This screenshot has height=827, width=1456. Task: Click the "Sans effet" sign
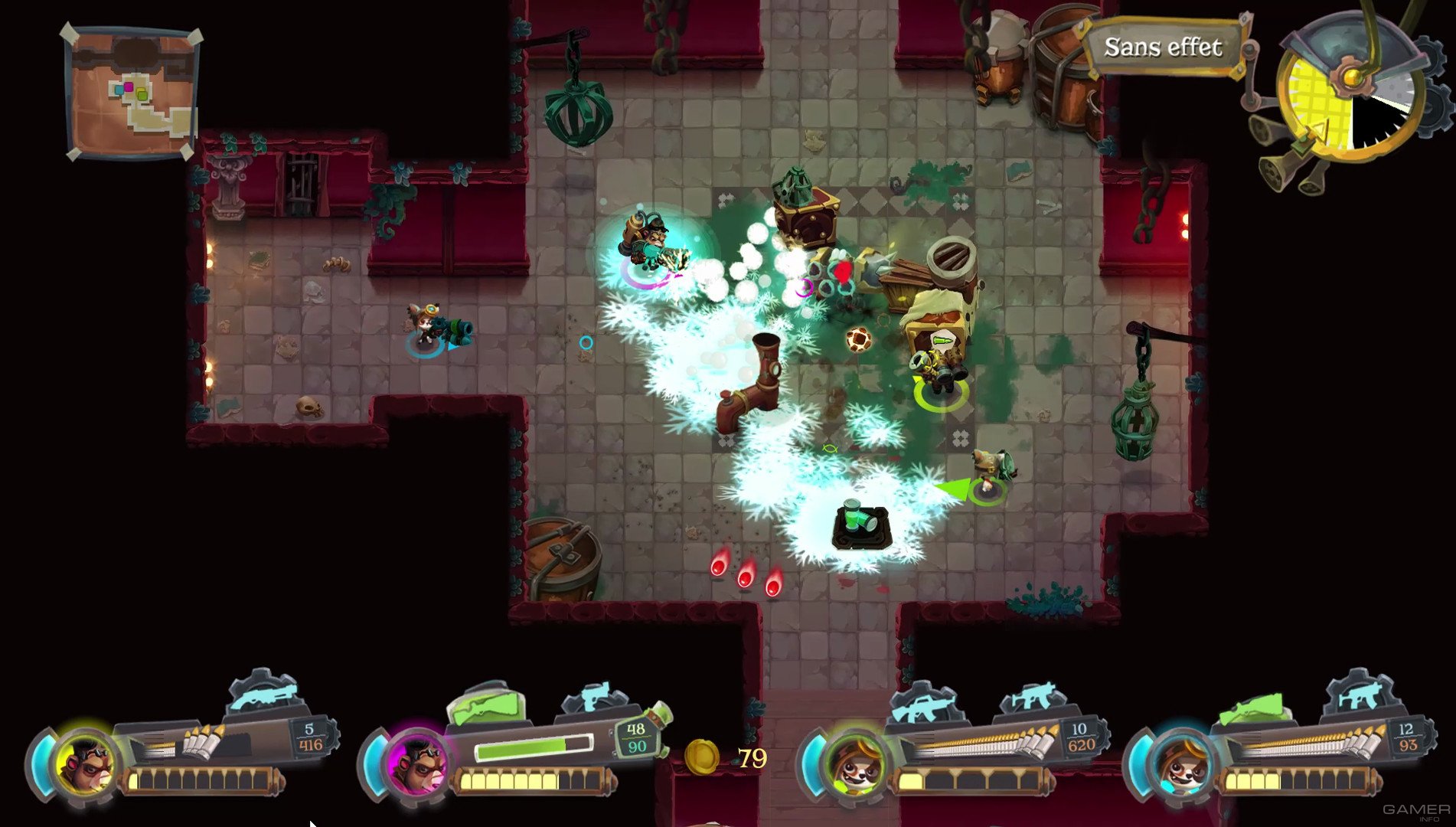(1162, 47)
